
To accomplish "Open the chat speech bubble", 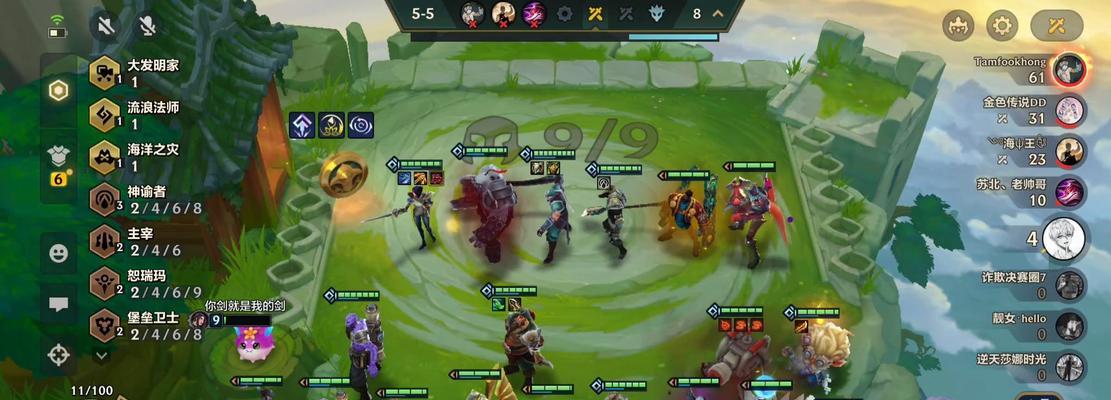I will 59,304.
